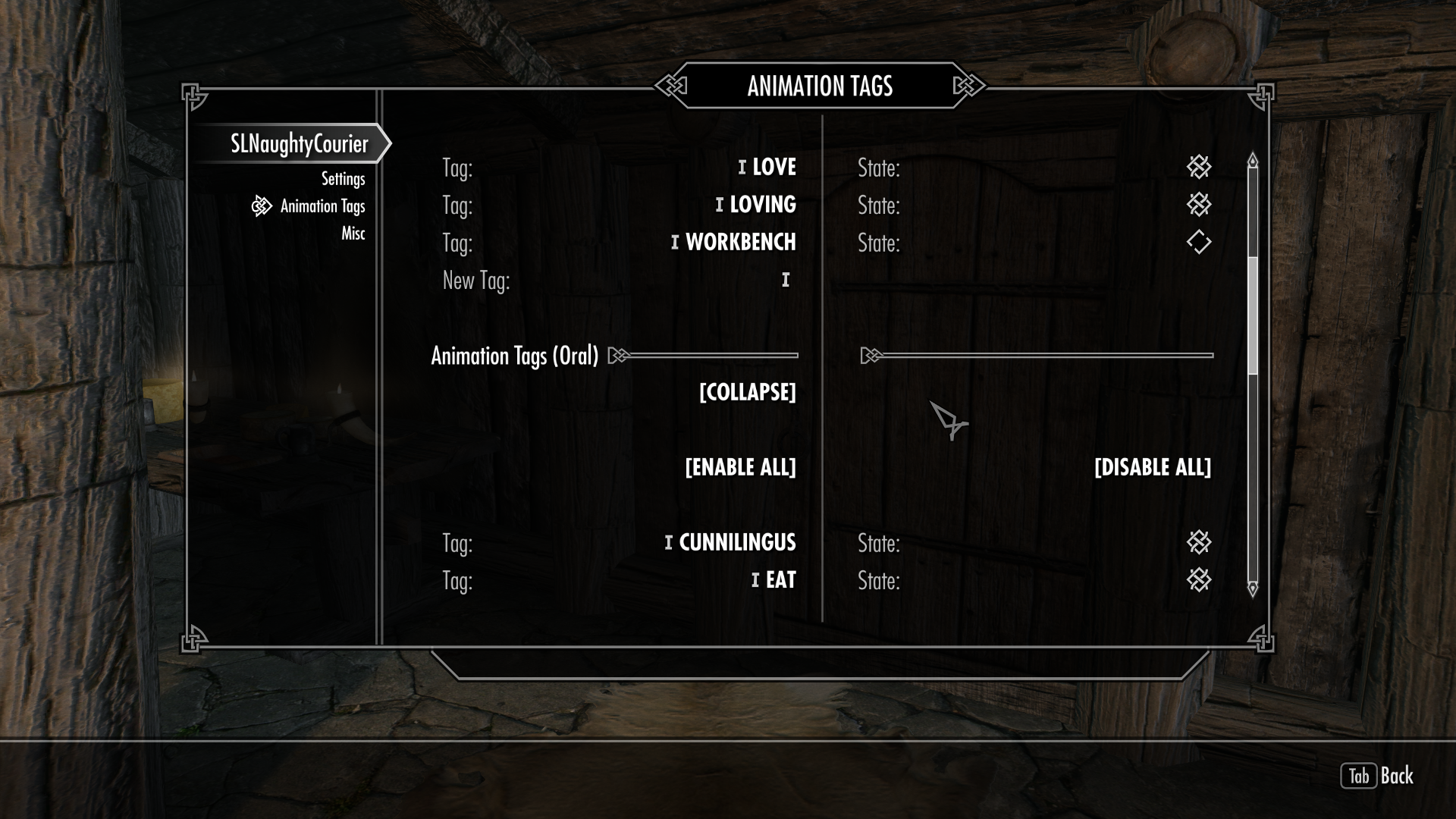Image resolution: width=1456 pixels, height=819 pixels.
Task: Enable the WORKBENCH tag state checkbox
Action: coord(1198,243)
